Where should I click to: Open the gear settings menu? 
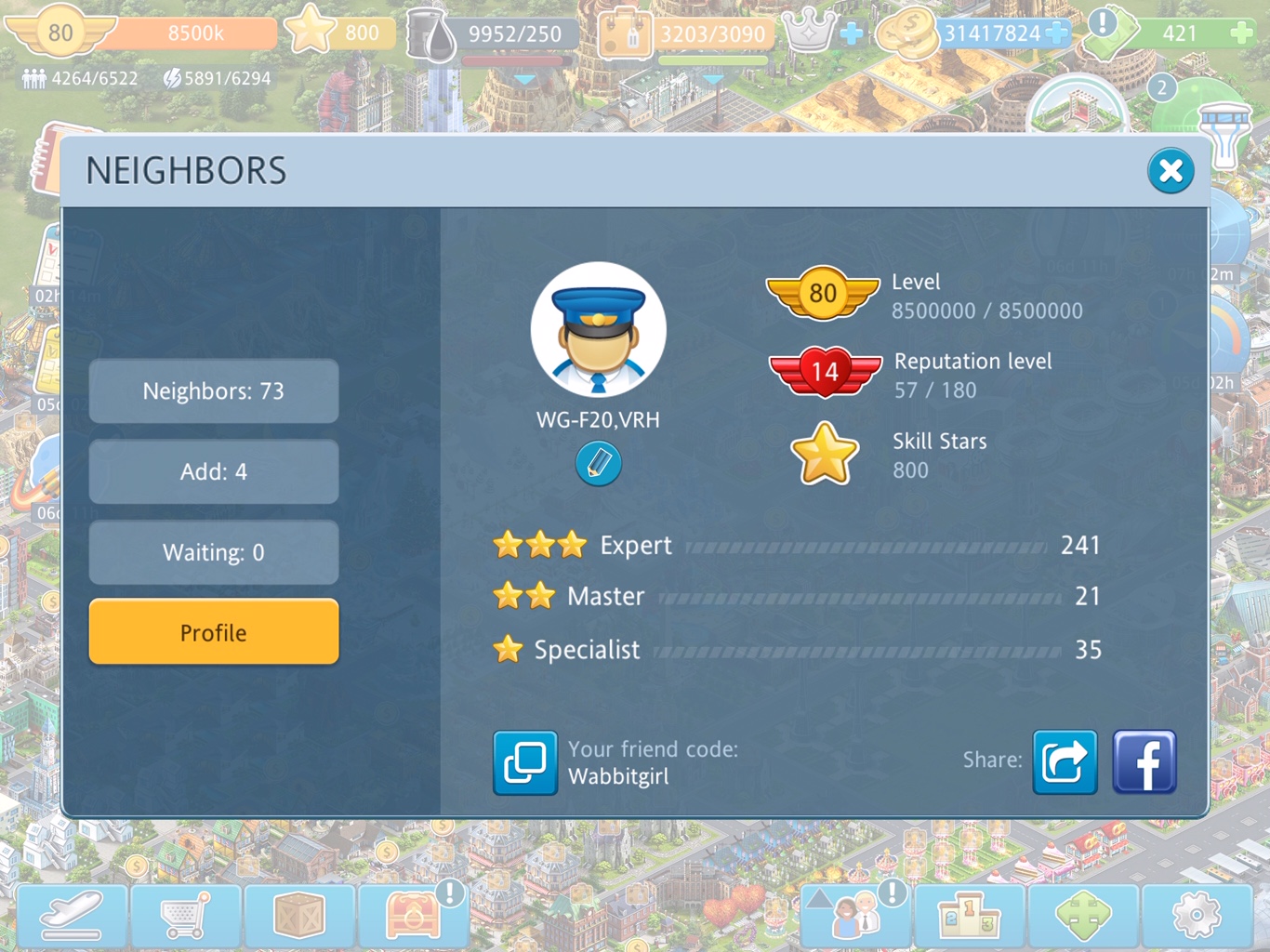pos(1197,917)
